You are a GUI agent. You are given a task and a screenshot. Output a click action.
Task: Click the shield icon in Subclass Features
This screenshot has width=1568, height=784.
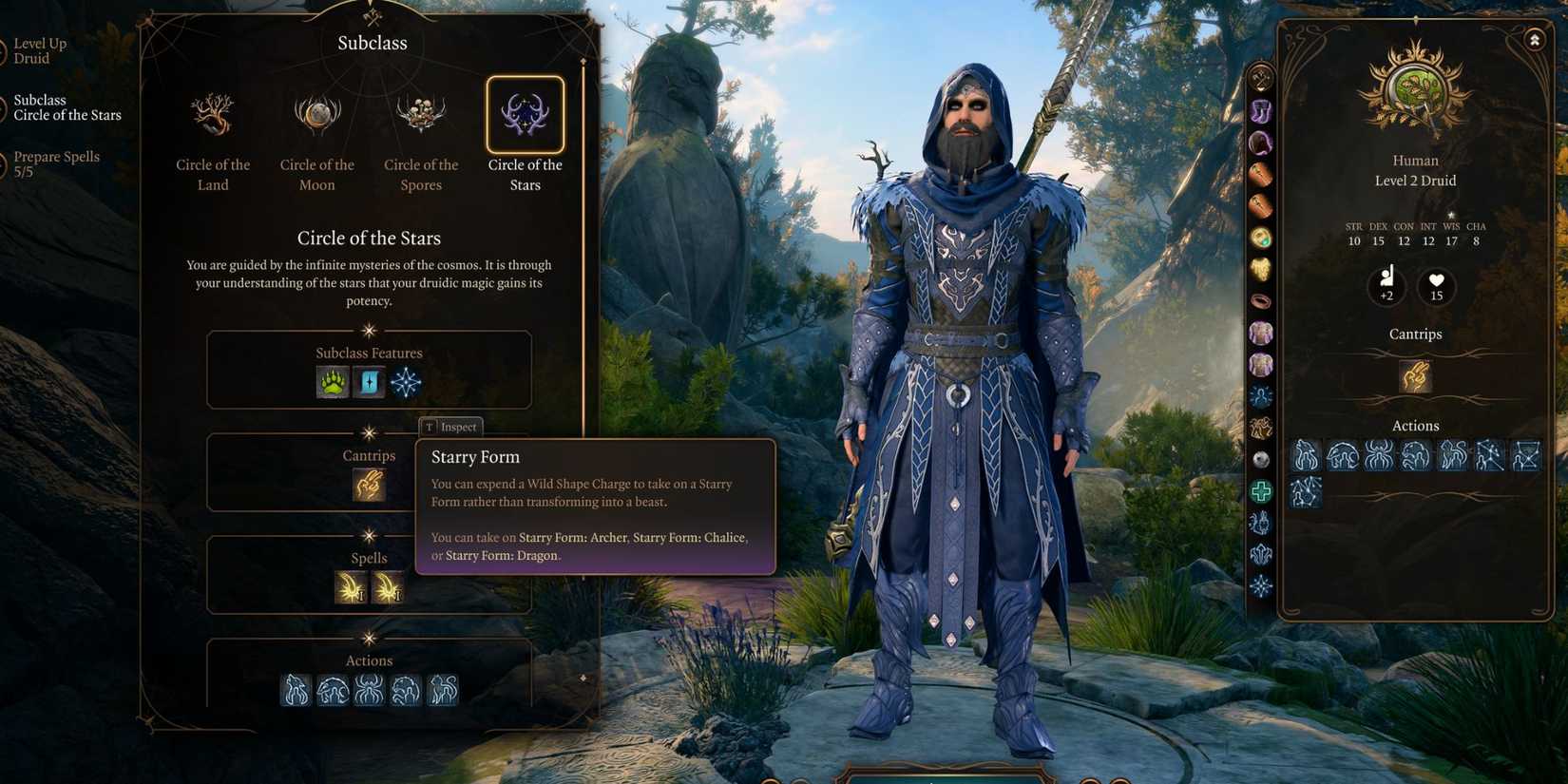(x=369, y=382)
